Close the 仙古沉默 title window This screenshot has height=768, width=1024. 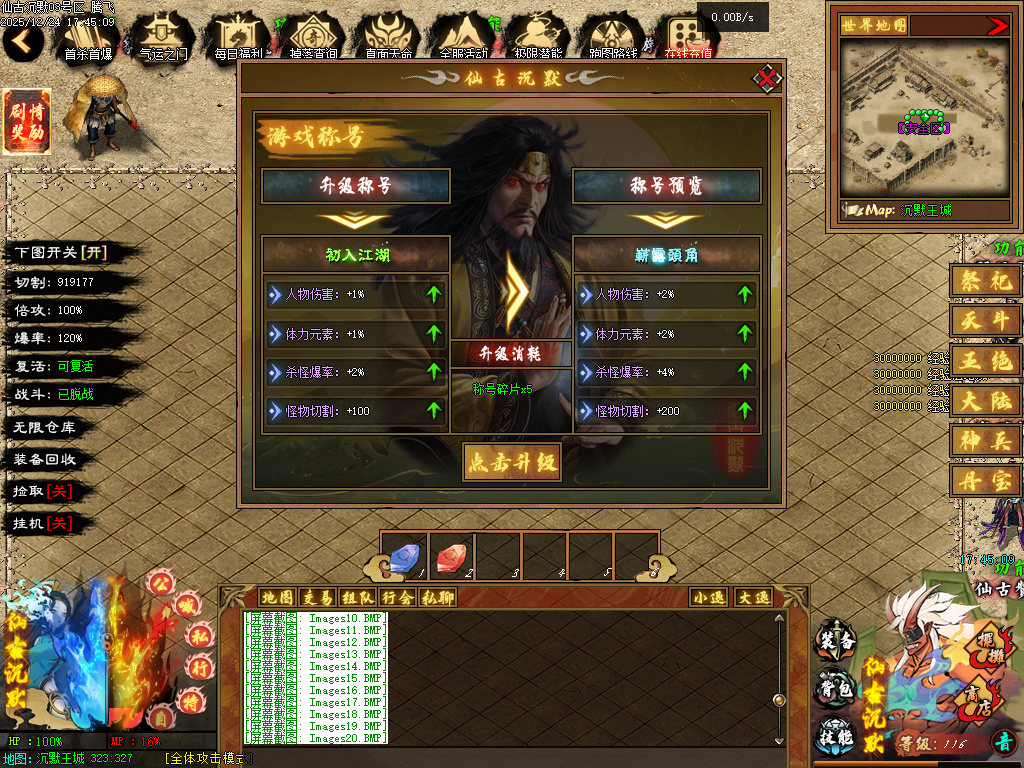point(766,78)
